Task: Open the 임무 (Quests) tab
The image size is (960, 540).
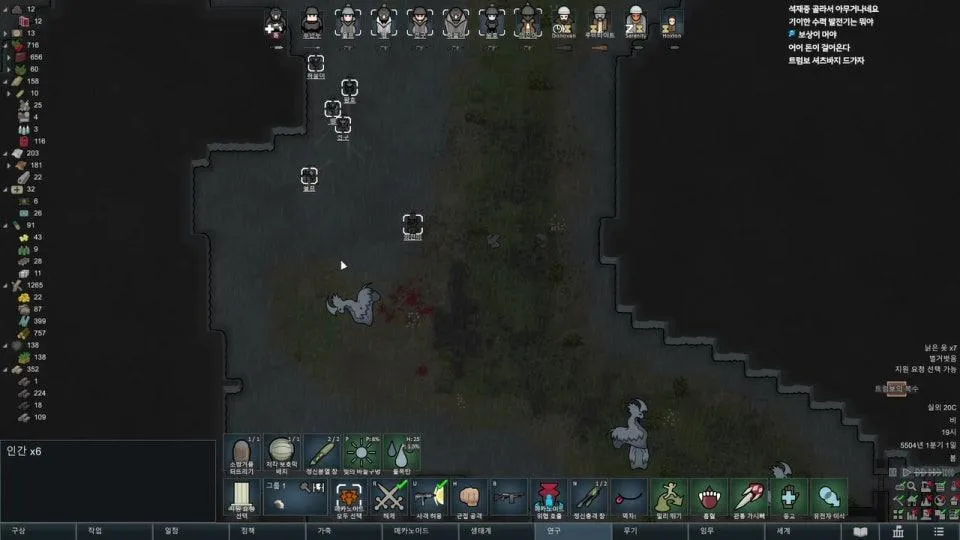Action: point(707,531)
